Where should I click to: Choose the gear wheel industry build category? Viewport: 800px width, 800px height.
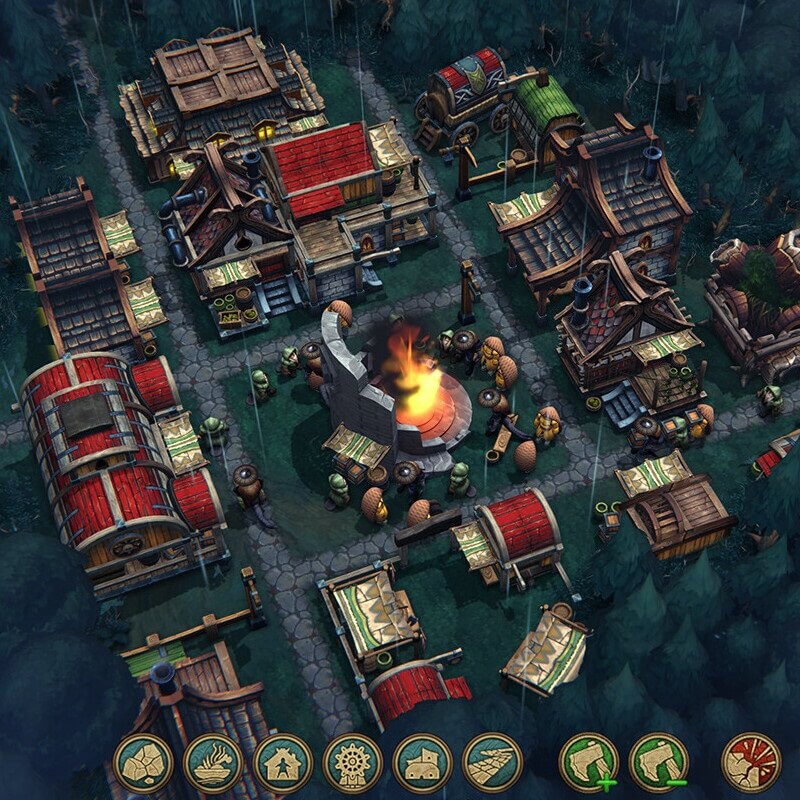353,763
